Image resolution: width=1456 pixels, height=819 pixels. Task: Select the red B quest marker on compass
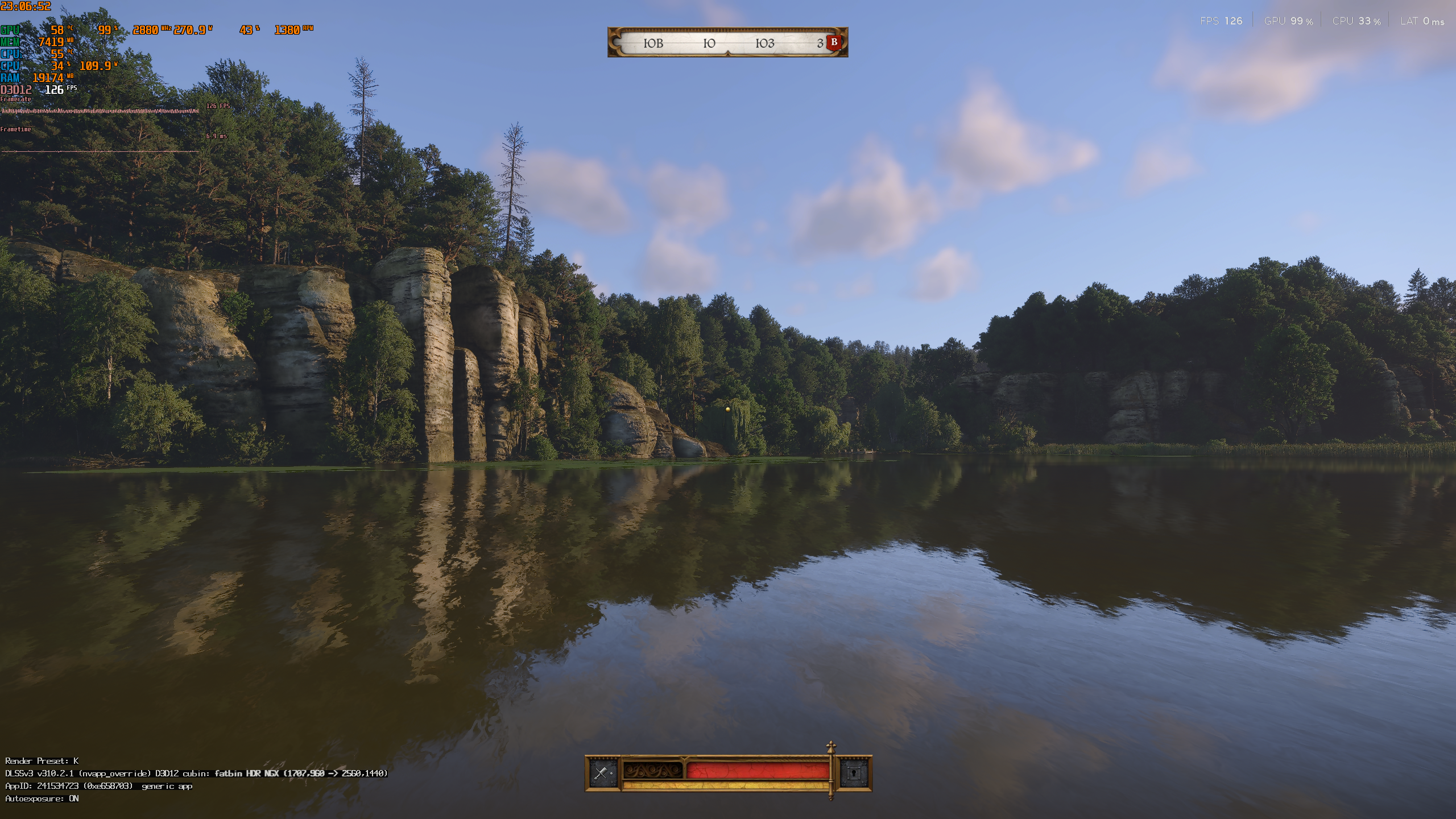tap(834, 42)
